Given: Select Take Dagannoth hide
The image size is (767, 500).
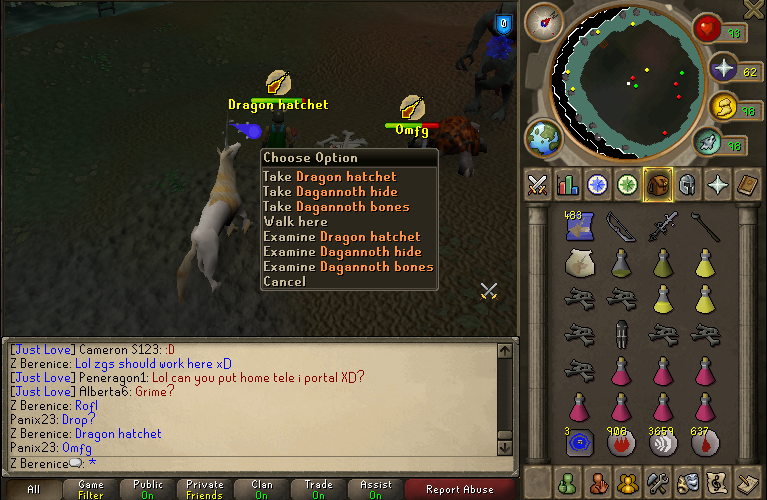Looking at the screenshot, I should [x=329, y=192].
